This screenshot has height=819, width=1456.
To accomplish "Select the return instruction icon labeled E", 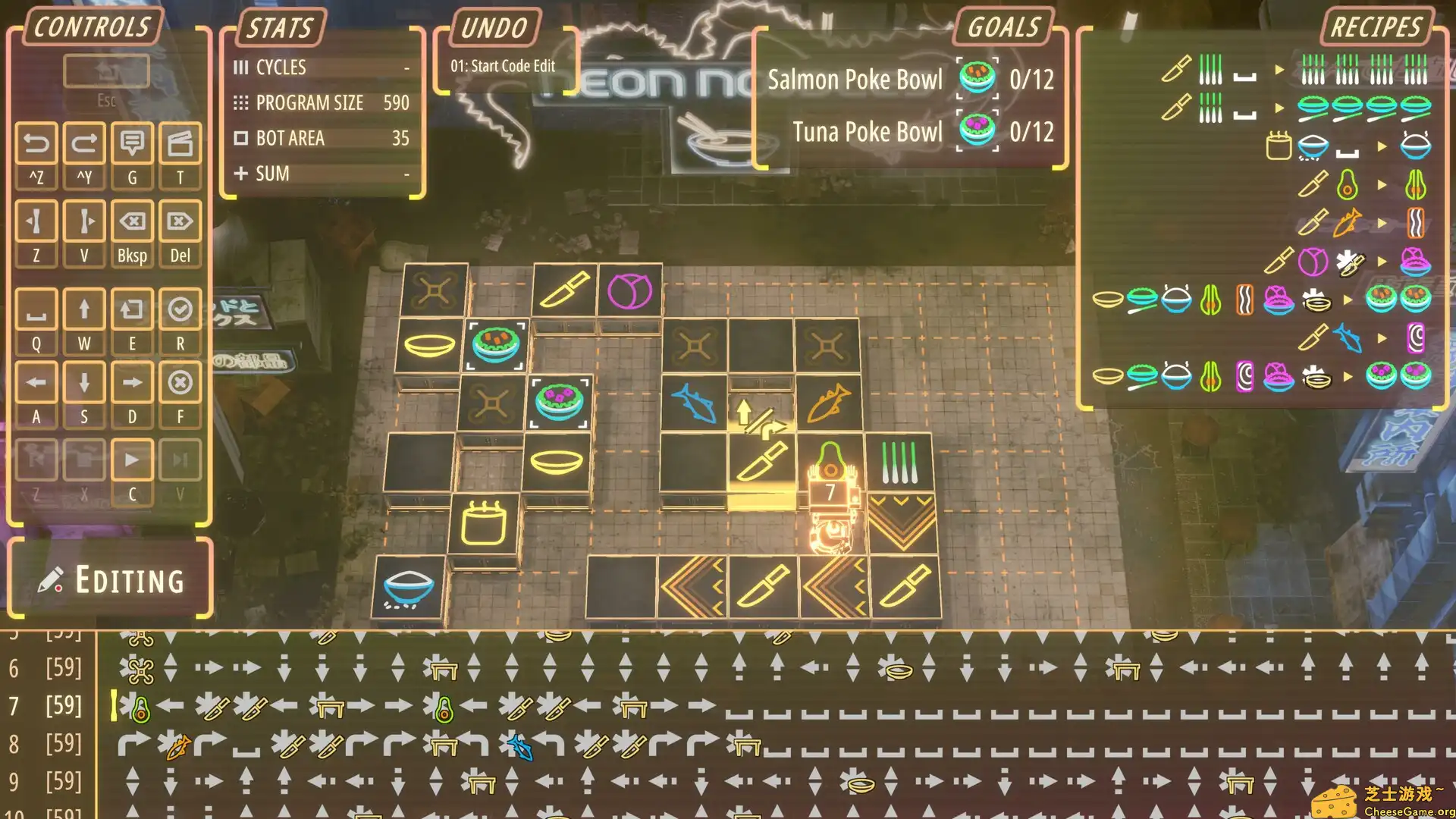I will tap(133, 309).
